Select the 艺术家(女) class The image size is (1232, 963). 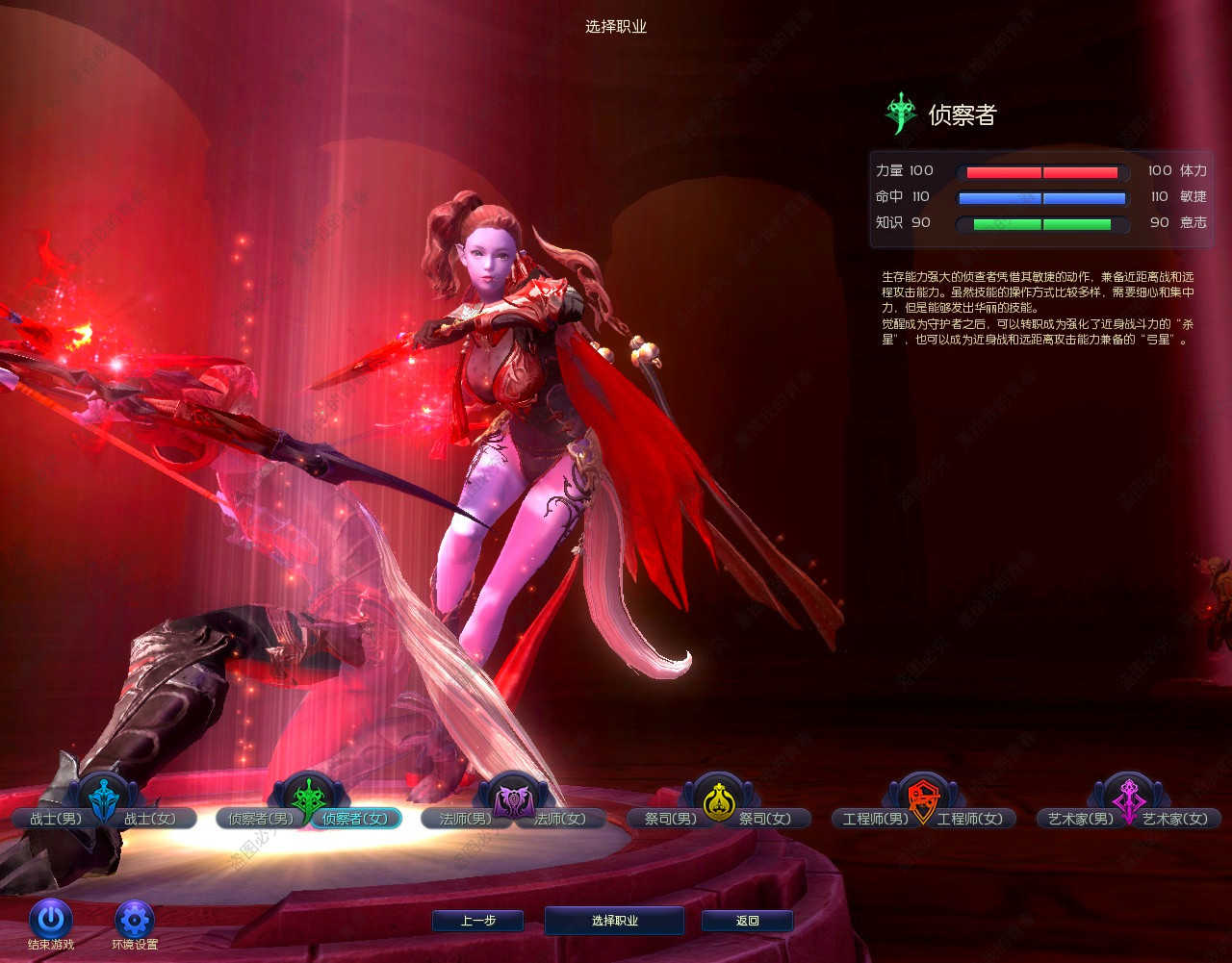[x=1175, y=819]
